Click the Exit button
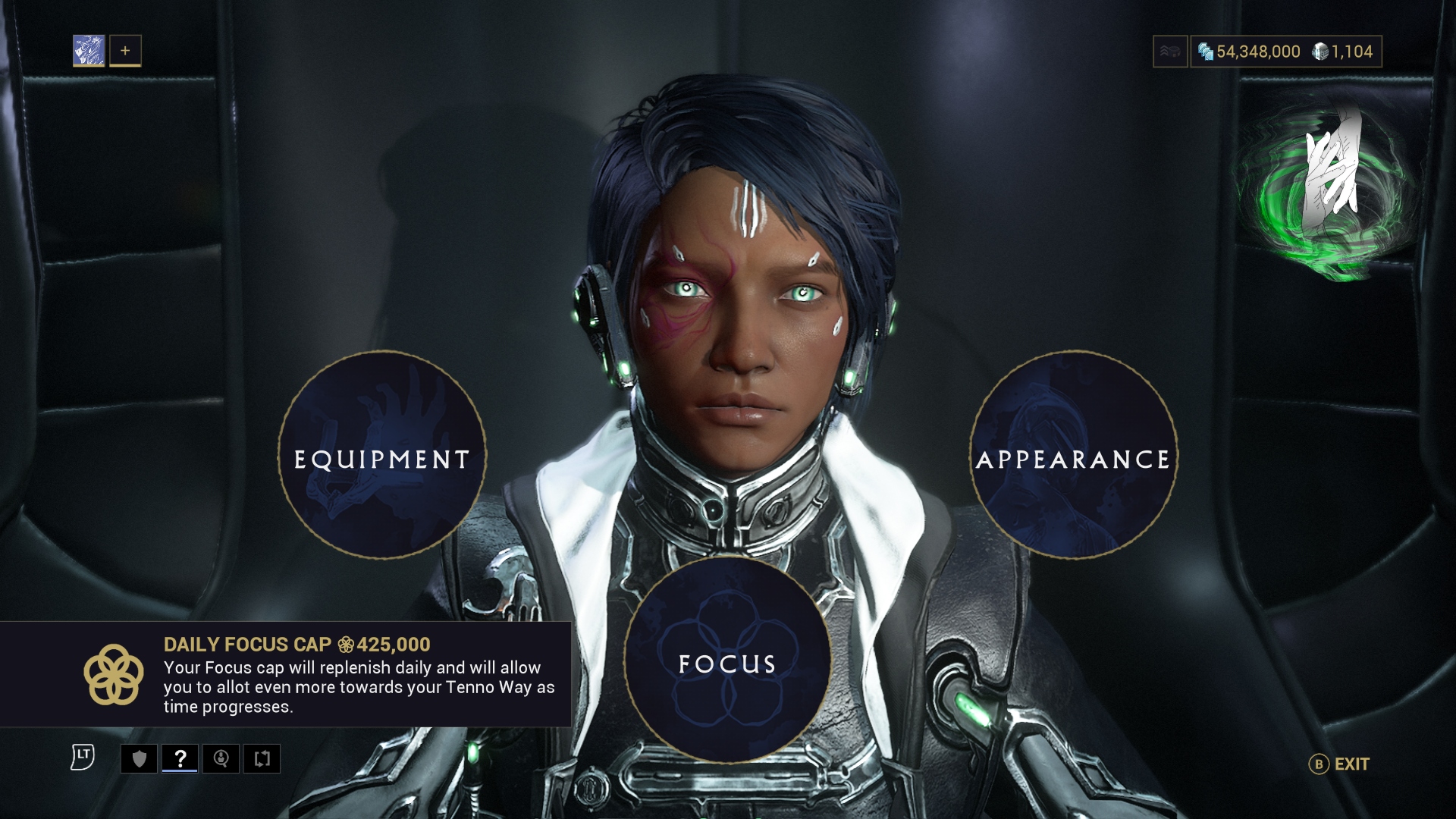 1340,764
